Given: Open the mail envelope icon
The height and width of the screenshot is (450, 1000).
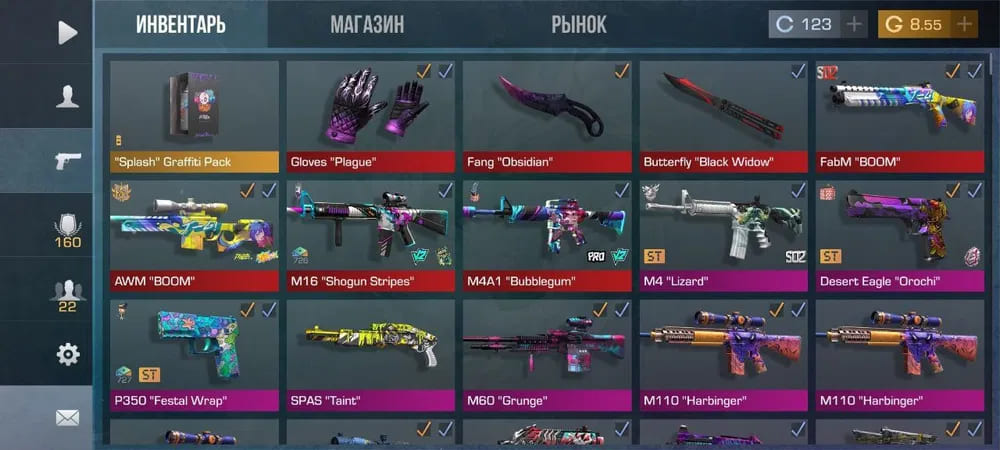Looking at the screenshot, I should click(x=67, y=418).
